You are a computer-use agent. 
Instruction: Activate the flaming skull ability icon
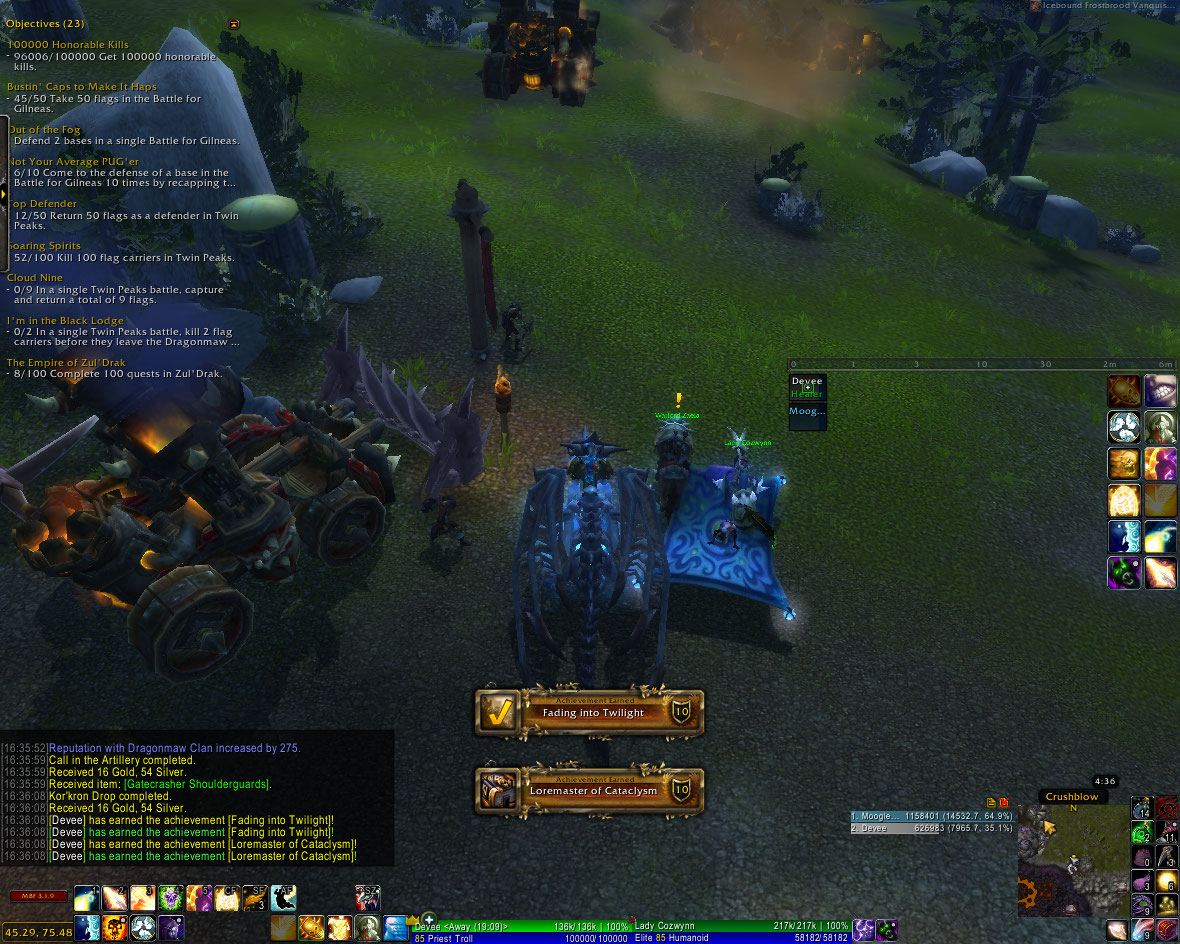tap(114, 927)
